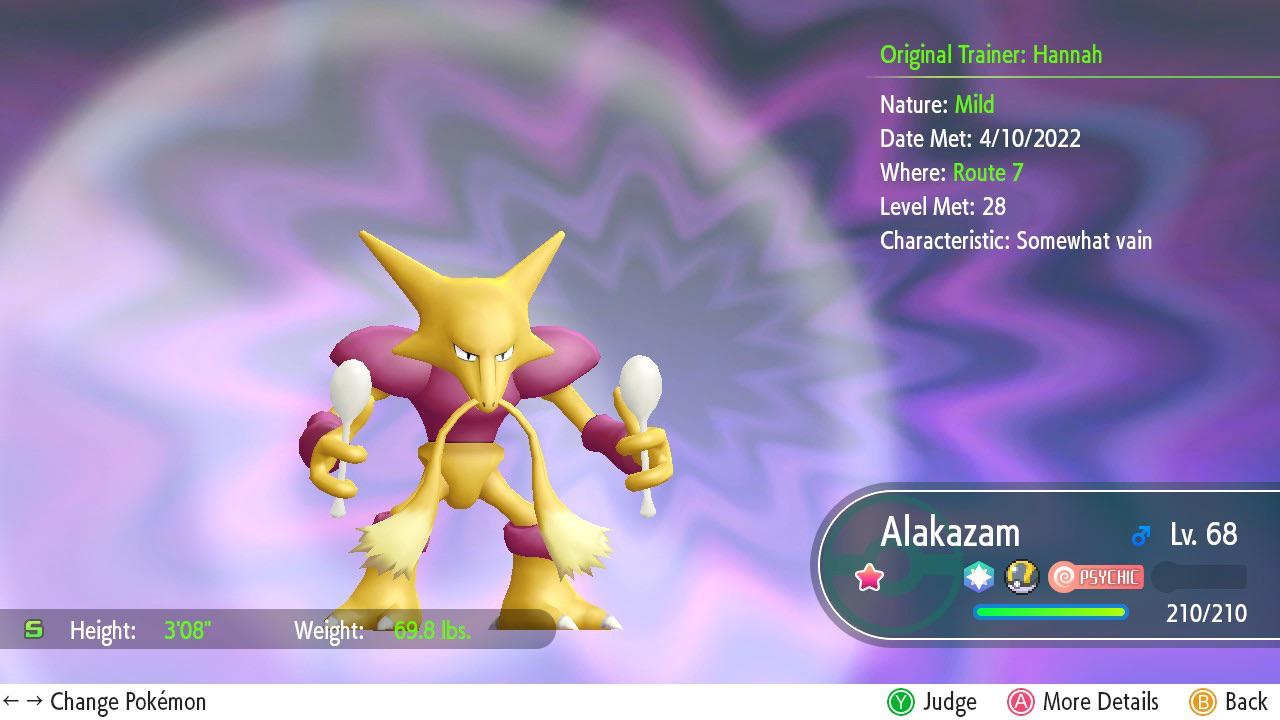This screenshot has height=720, width=1280.
Task: Click the right arrow for next Pokémon
Action: click(33, 701)
